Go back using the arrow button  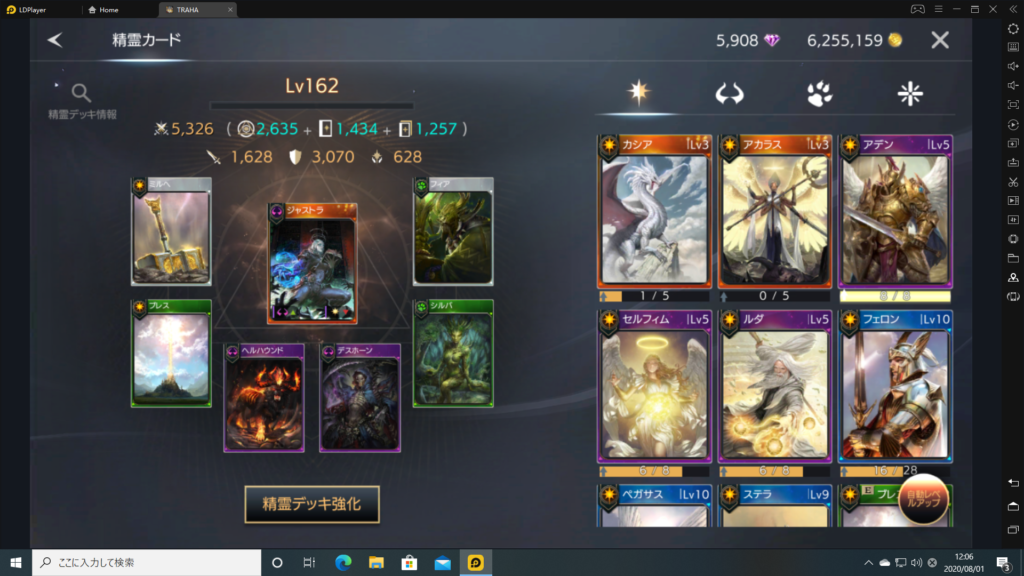(55, 41)
